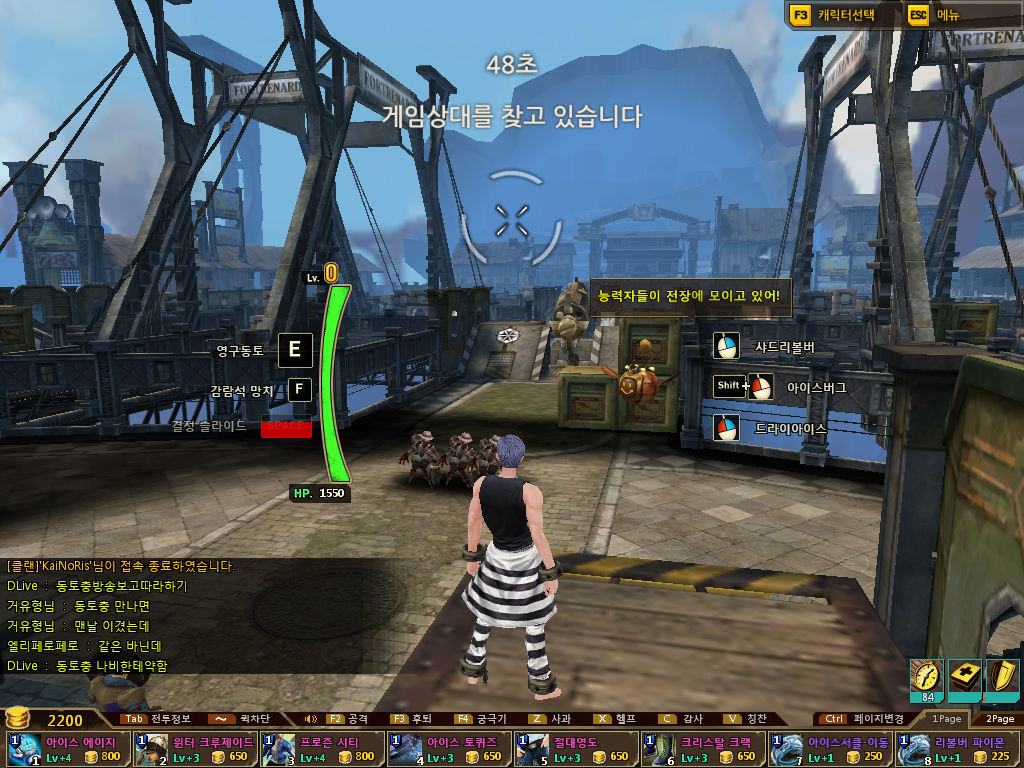
Task: Select the 프로즌 시티 shop item
Action: click(x=322, y=749)
